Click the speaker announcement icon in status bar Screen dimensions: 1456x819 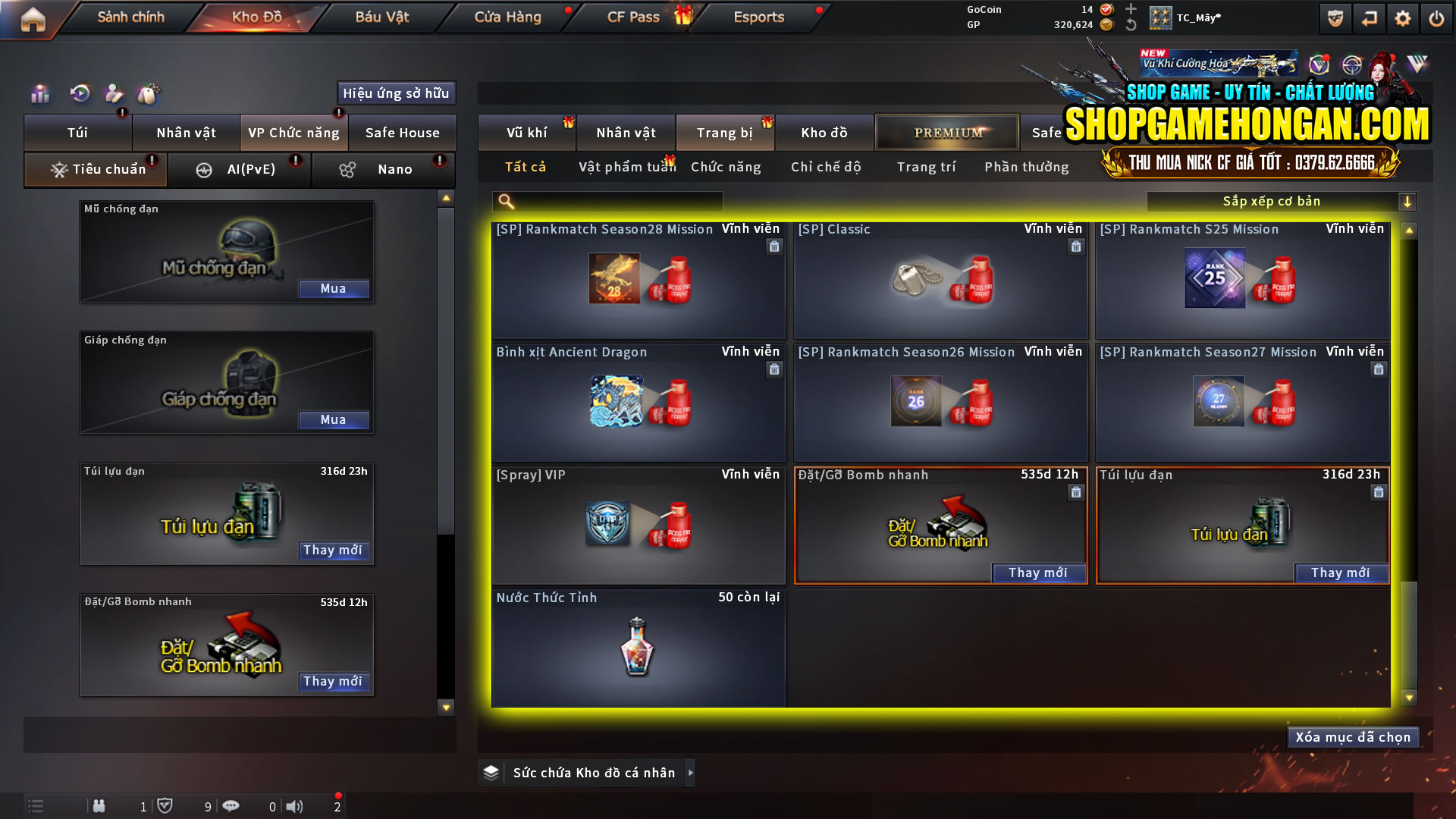294,806
